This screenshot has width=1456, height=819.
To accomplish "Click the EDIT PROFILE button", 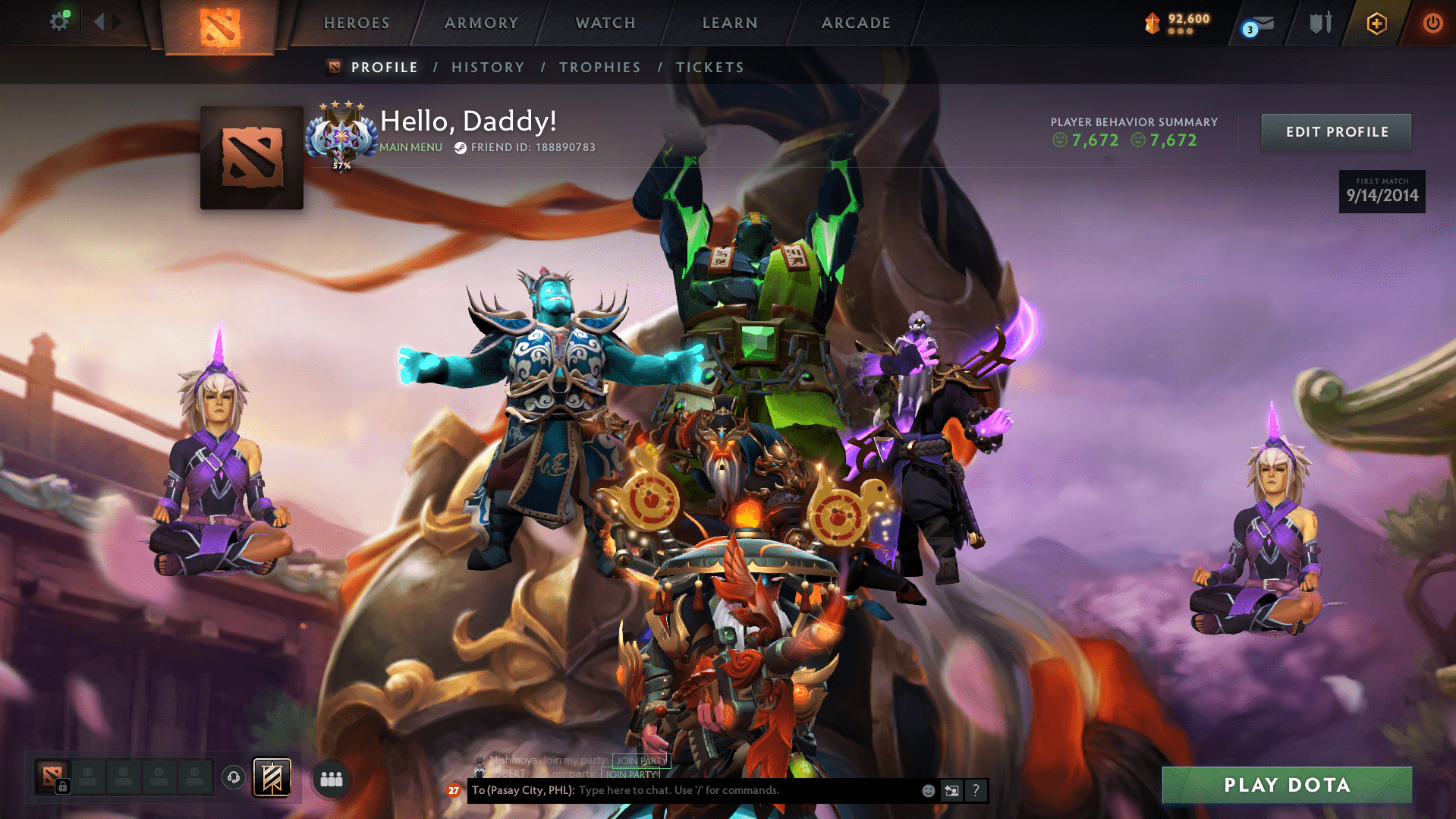I will pyautogui.click(x=1335, y=131).
